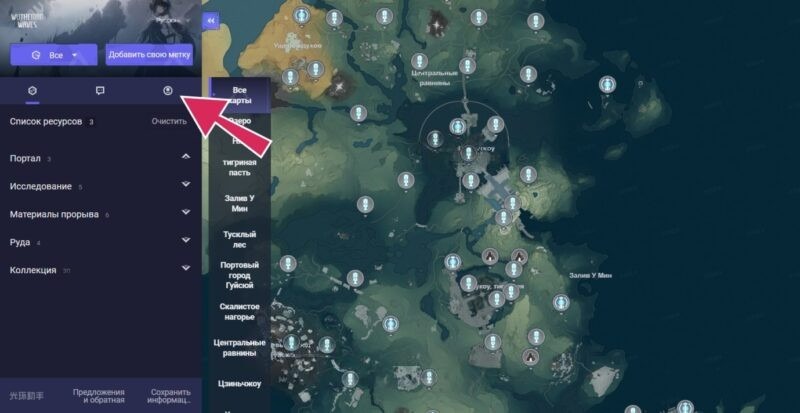Screen dimensions: 800x413
Task: Expand the "Руда" category
Action: pyautogui.click(x=186, y=241)
